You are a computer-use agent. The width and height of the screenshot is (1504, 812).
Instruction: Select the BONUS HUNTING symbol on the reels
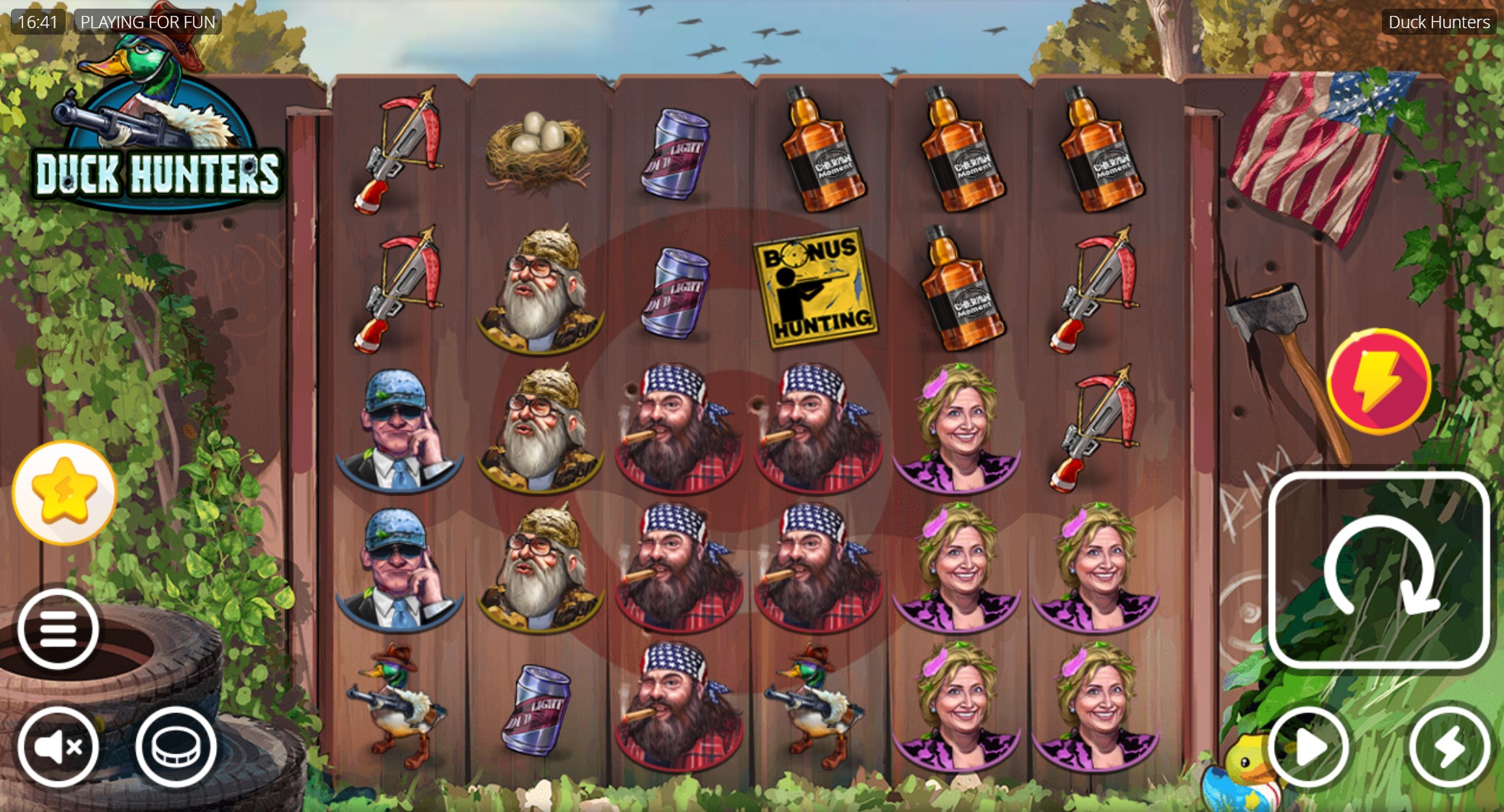tap(815, 288)
